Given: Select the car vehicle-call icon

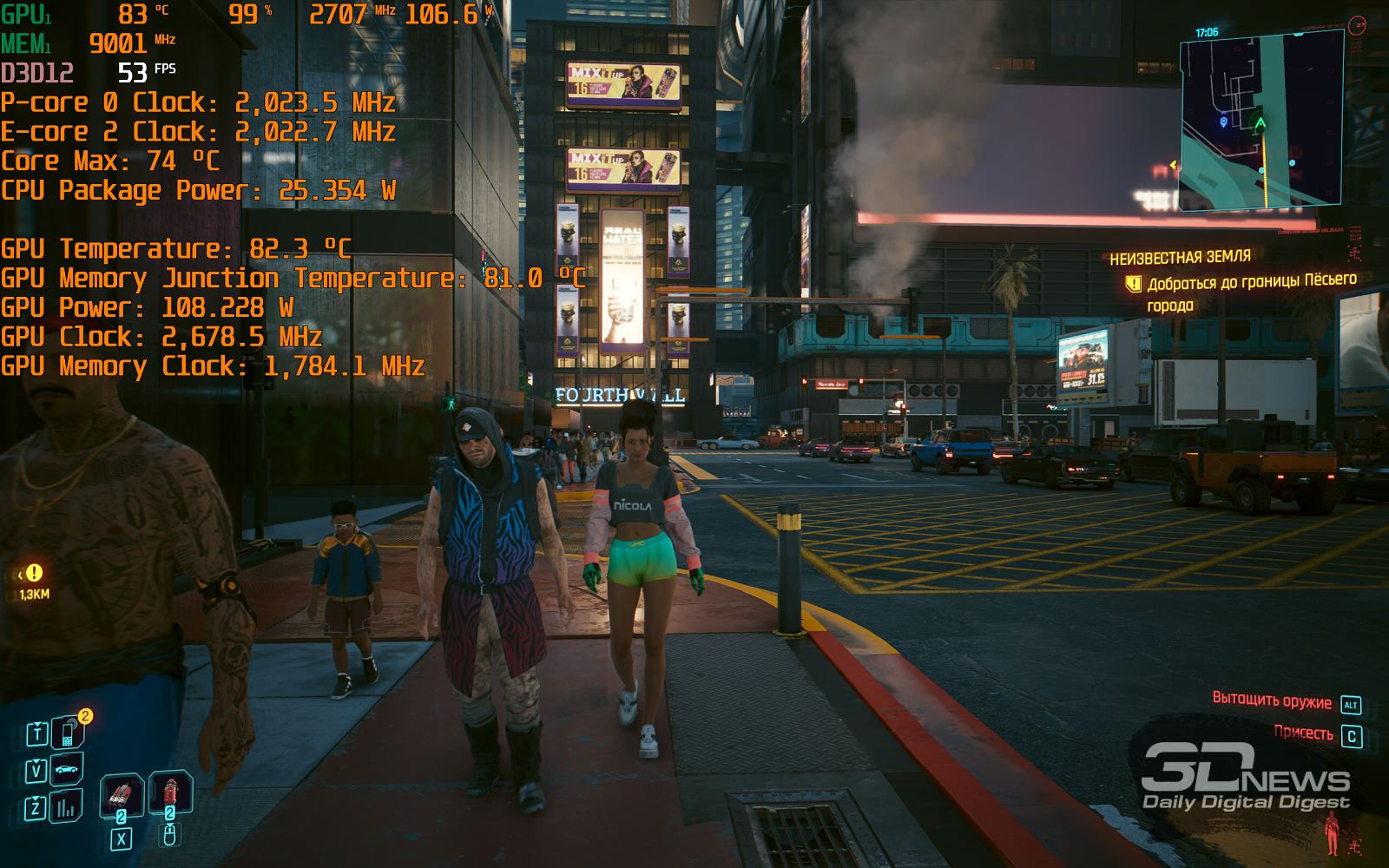Looking at the screenshot, I should coord(66,769).
